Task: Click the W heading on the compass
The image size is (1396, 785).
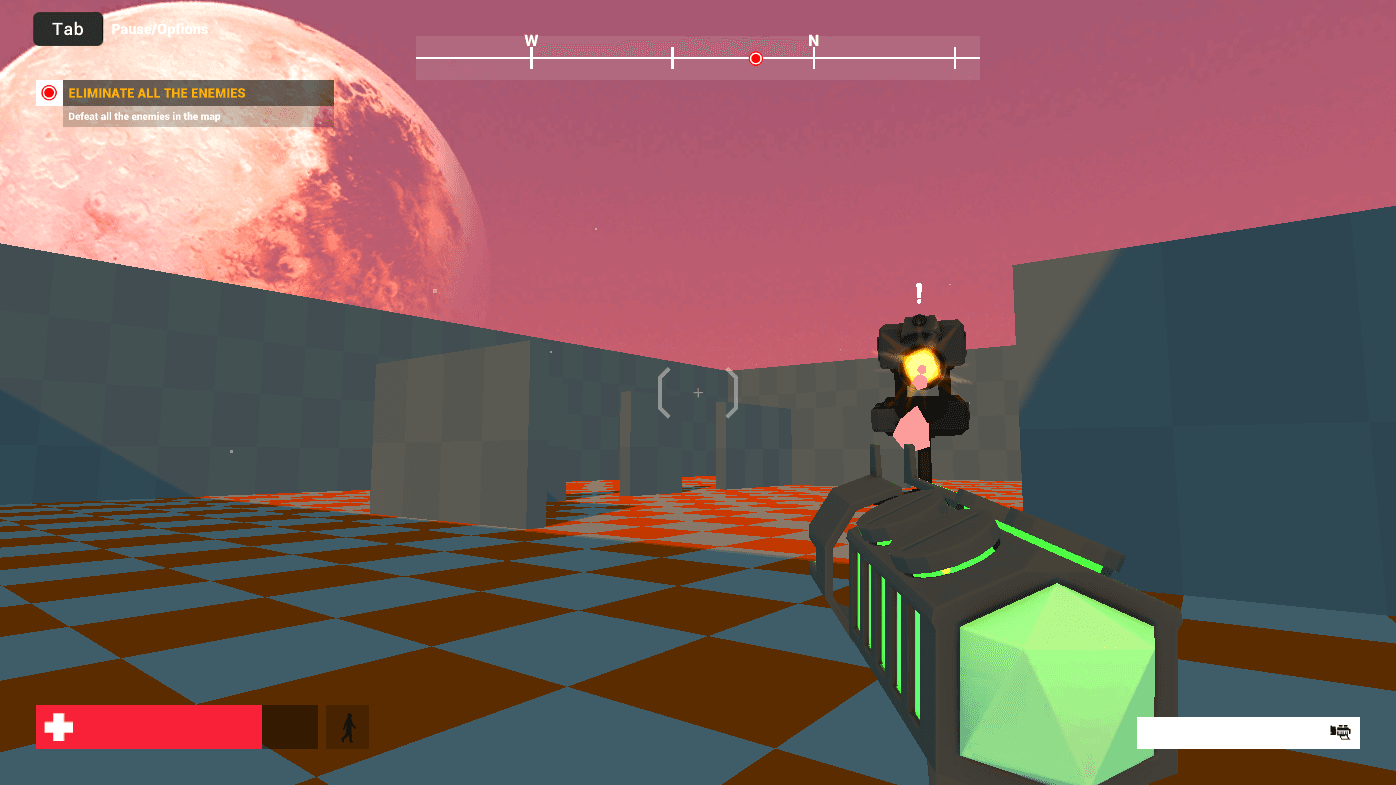Action: 531,41
